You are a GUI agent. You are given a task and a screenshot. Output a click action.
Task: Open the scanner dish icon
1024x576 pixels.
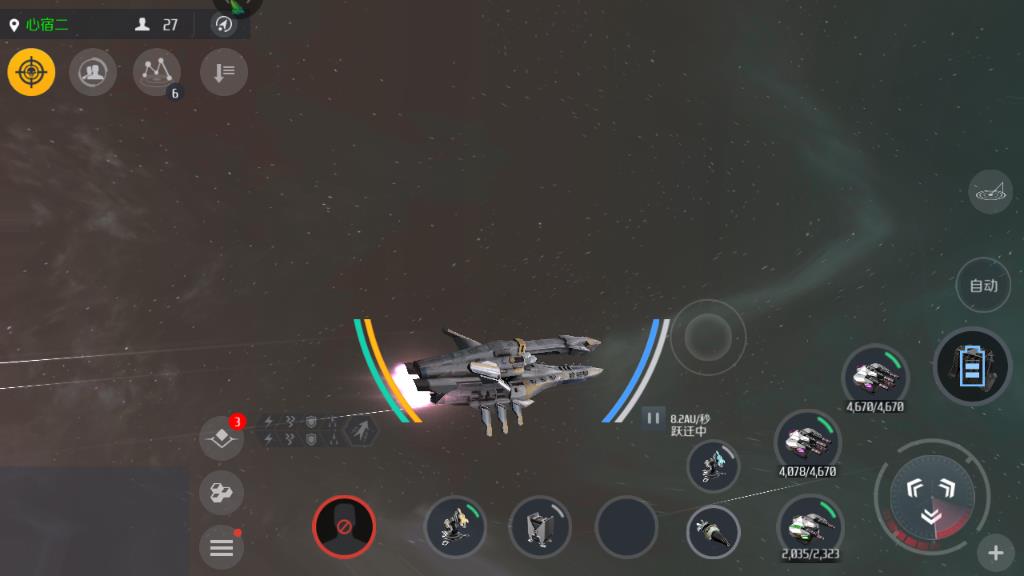point(990,192)
